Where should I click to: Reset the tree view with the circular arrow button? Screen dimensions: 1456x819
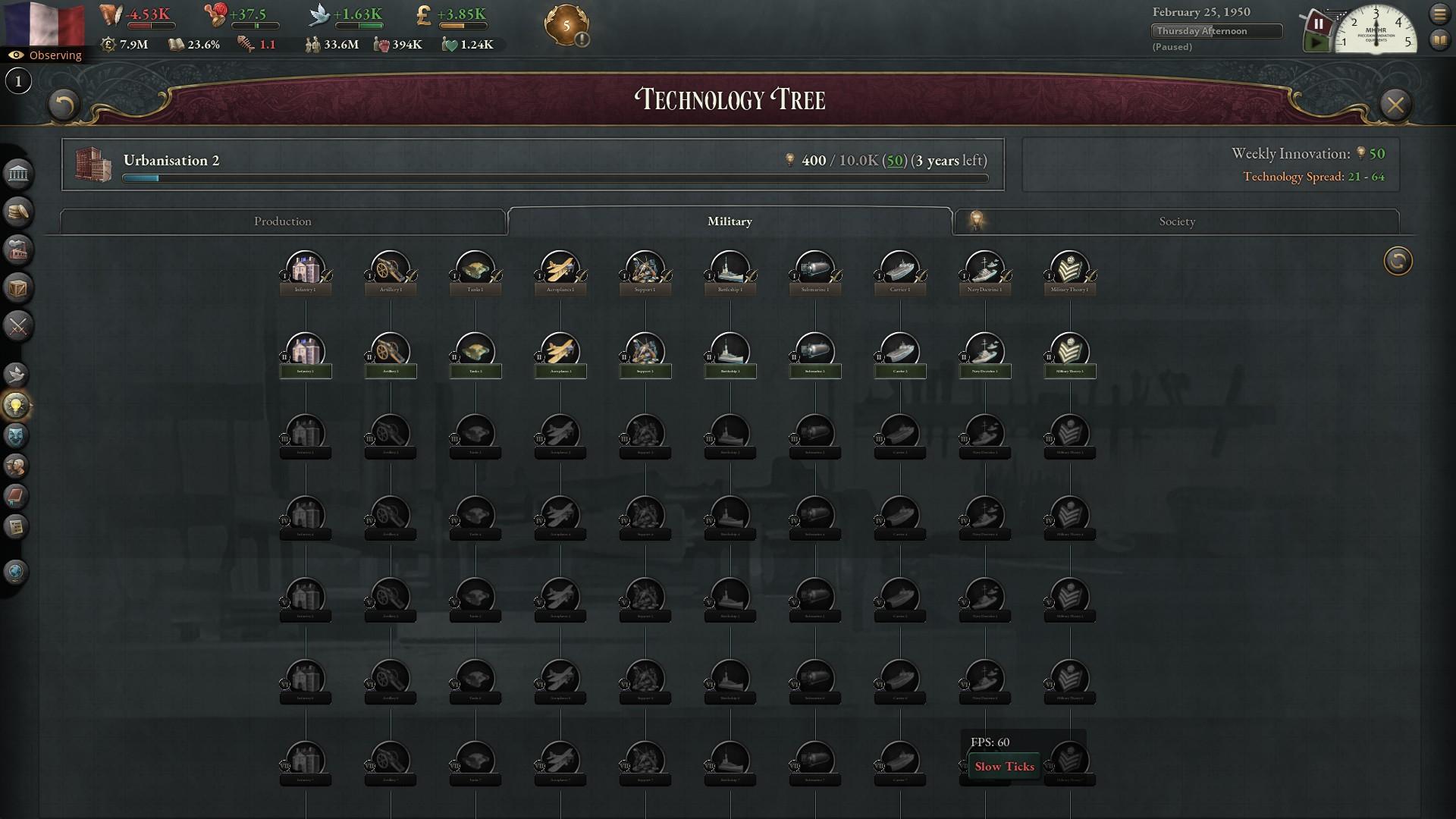click(x=1398, y=261)
